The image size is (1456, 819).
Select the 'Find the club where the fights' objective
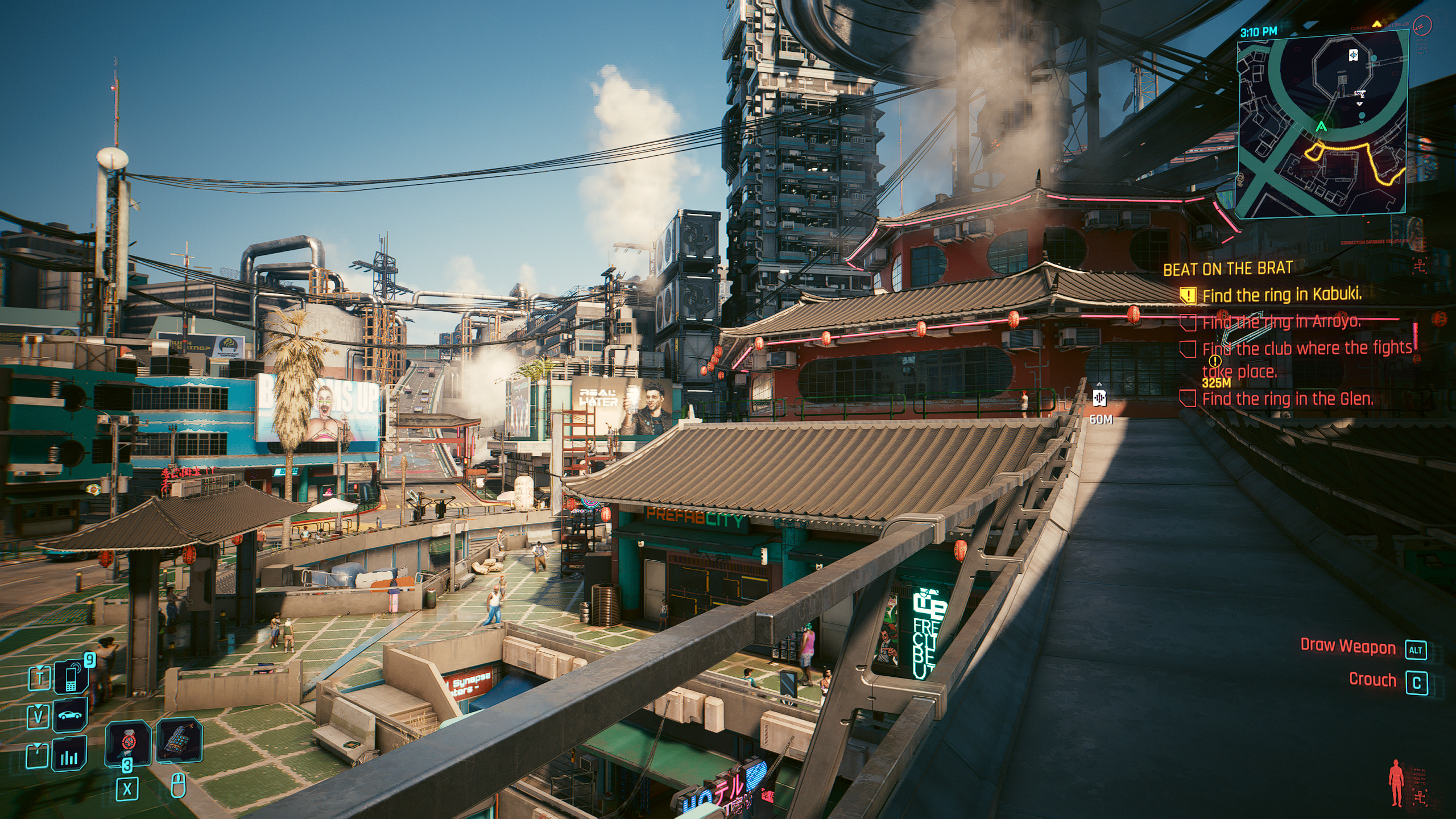pos(1306,349)
